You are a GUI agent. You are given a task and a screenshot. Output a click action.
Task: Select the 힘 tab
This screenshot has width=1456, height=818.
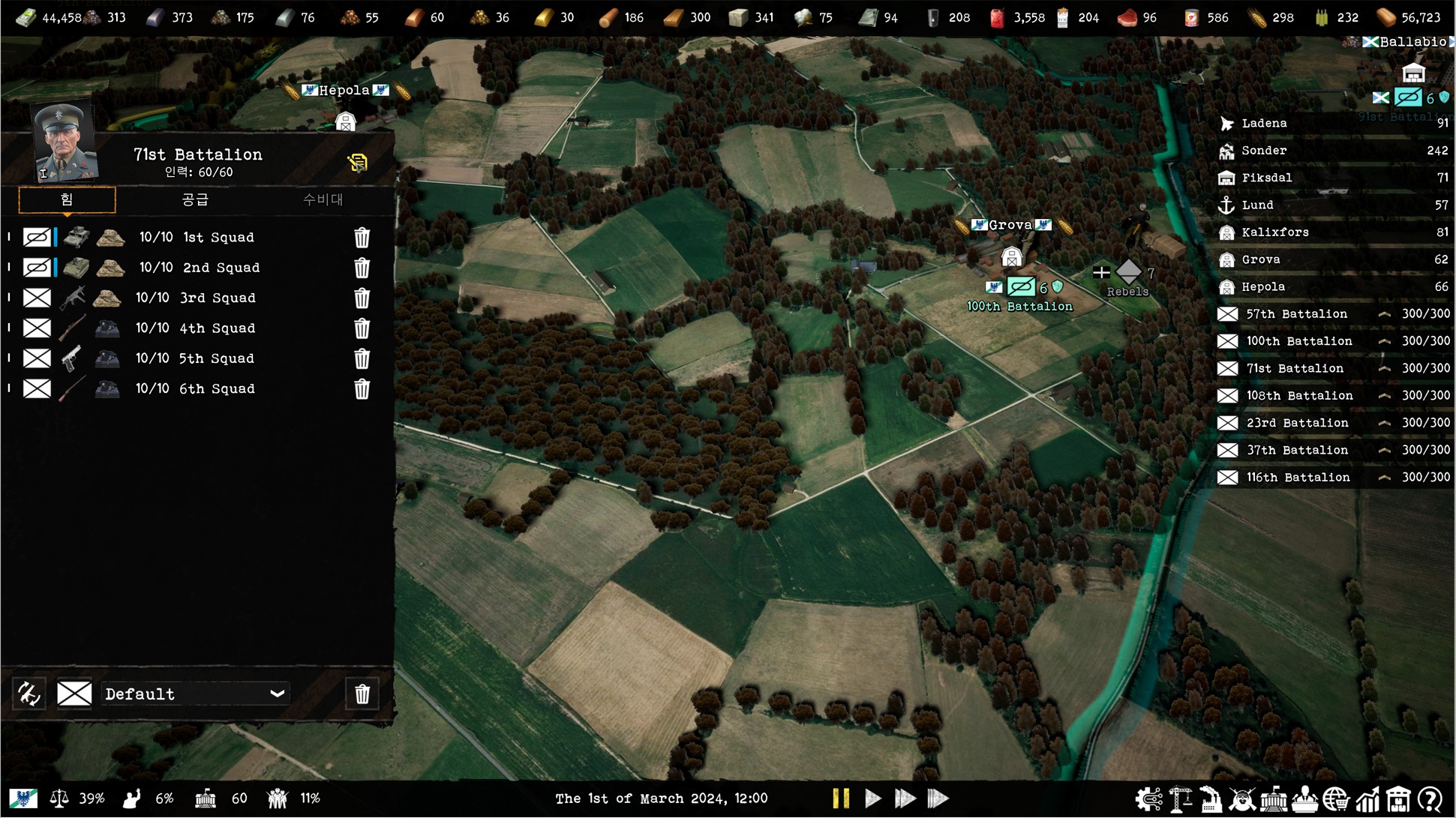[67, 199]
